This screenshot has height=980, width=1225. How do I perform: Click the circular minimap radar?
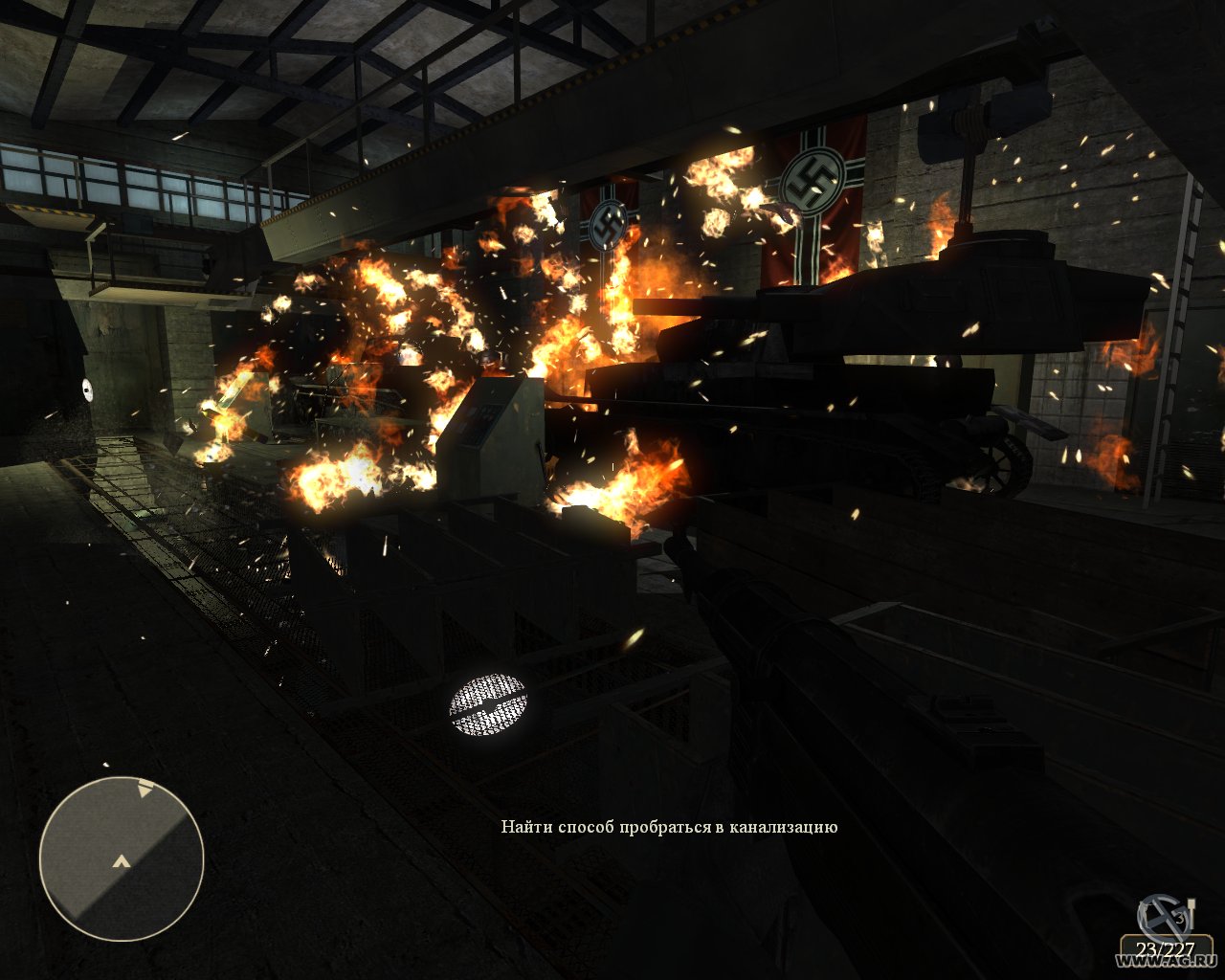122,857
